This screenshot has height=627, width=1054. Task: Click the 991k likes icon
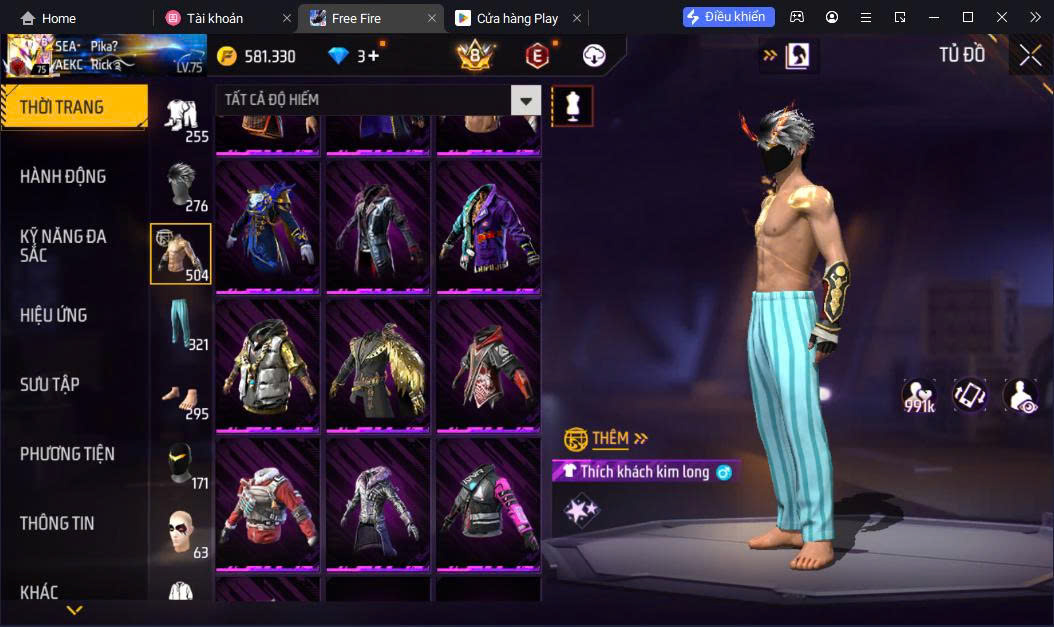coord(918,396)
